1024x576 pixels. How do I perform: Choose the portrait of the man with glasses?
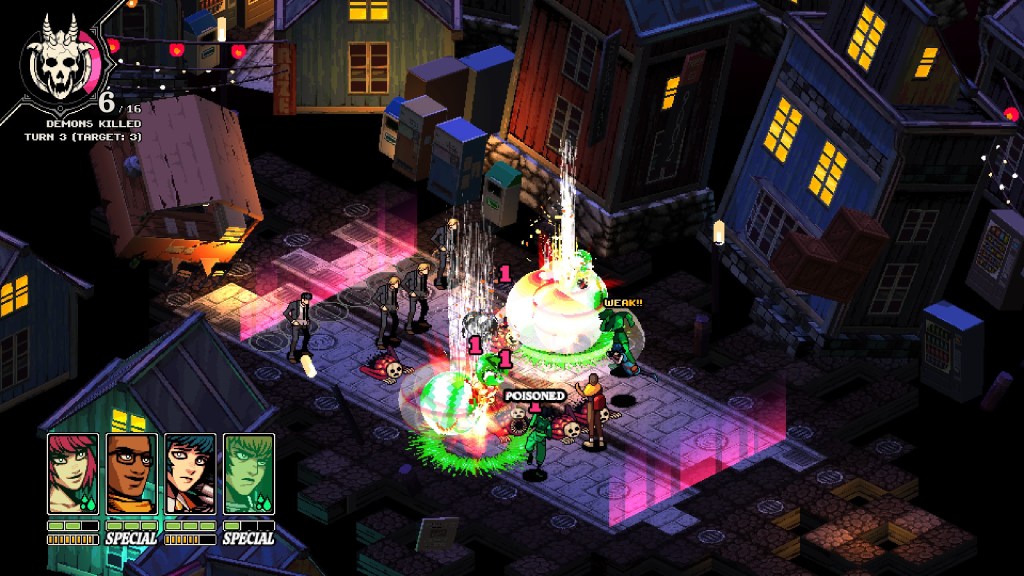(132, 473)
